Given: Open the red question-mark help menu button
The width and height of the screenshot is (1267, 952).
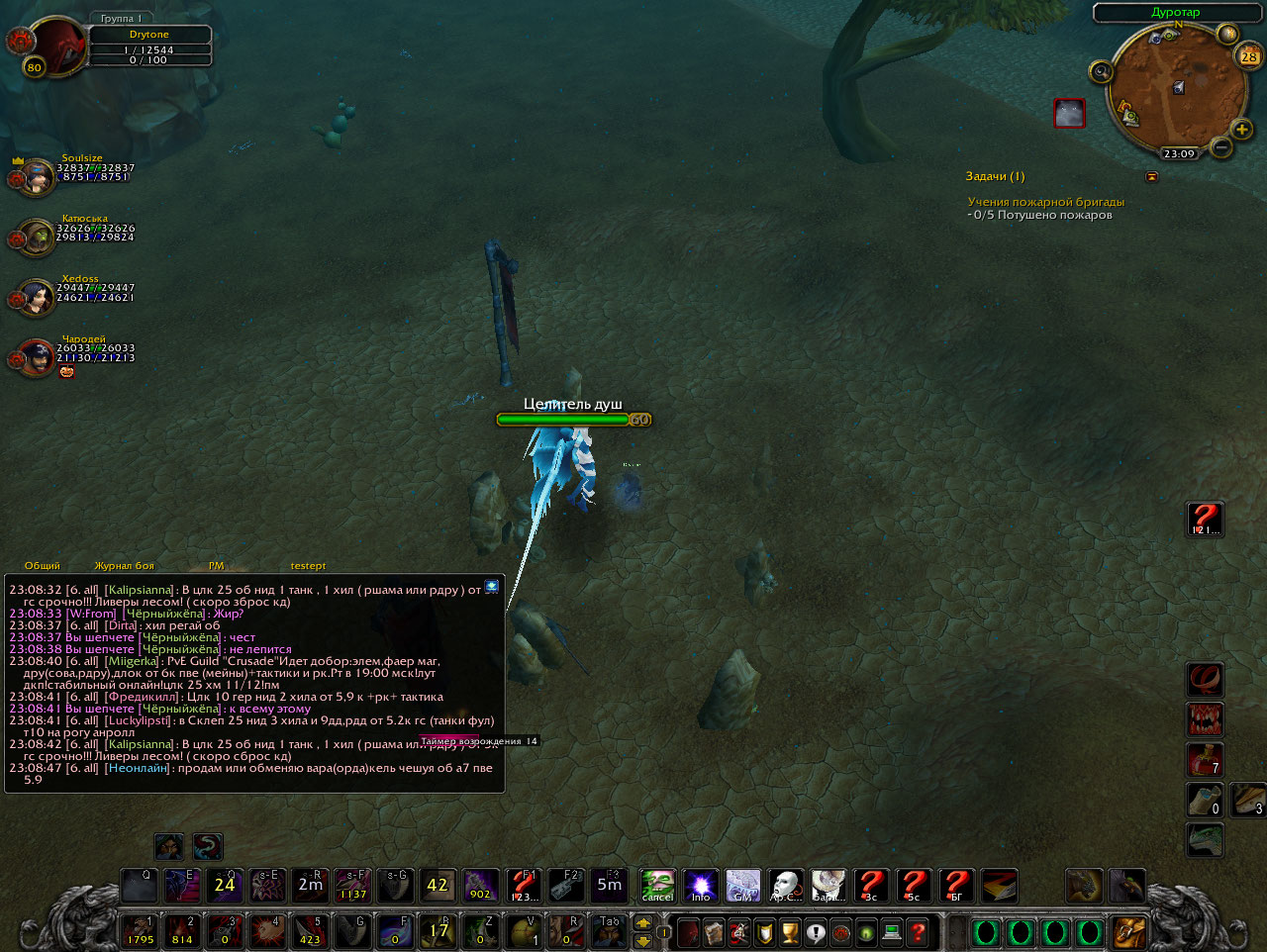Looking at the screenshot, I should 918,932.
